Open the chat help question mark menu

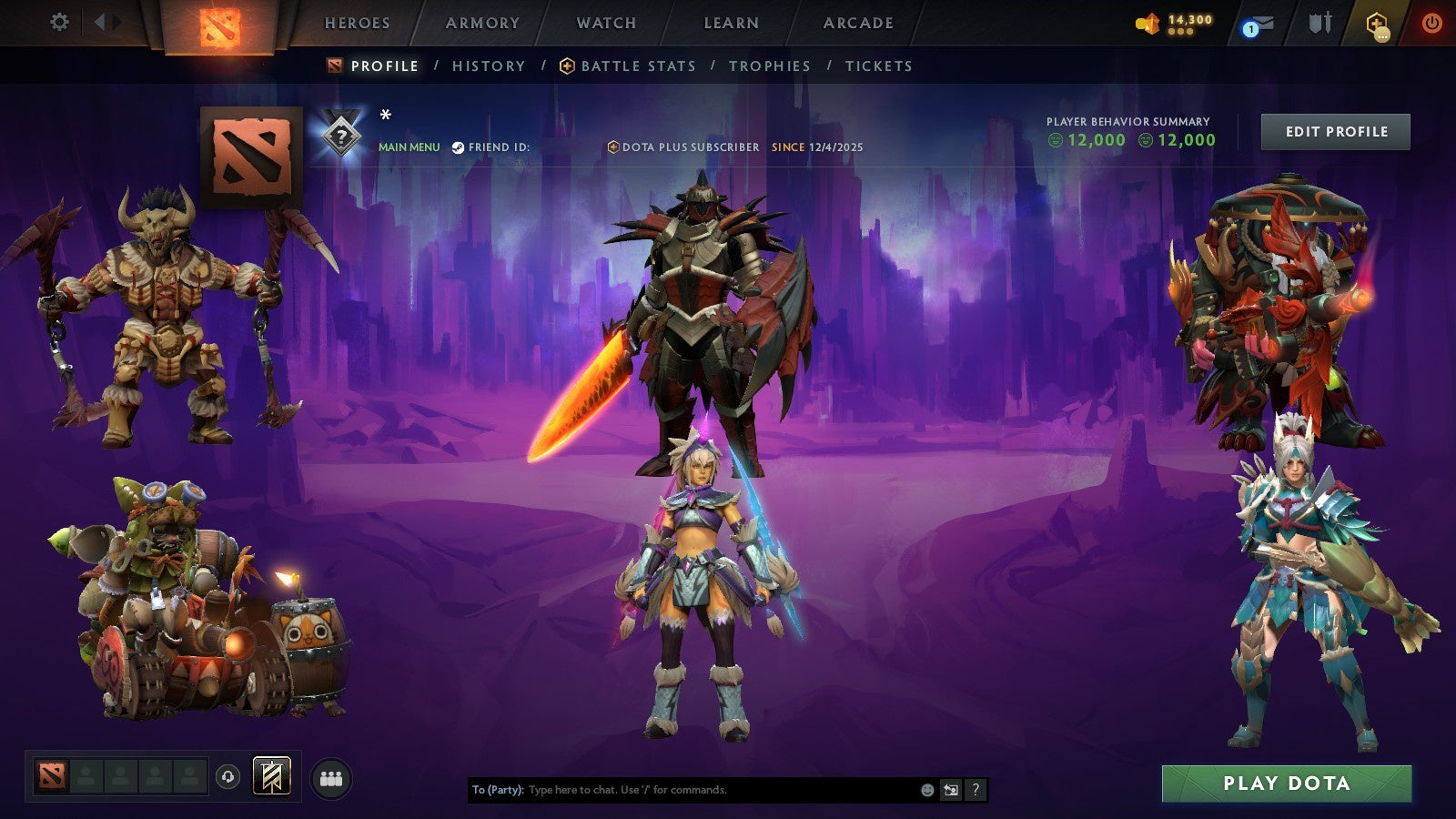[975, 791]
